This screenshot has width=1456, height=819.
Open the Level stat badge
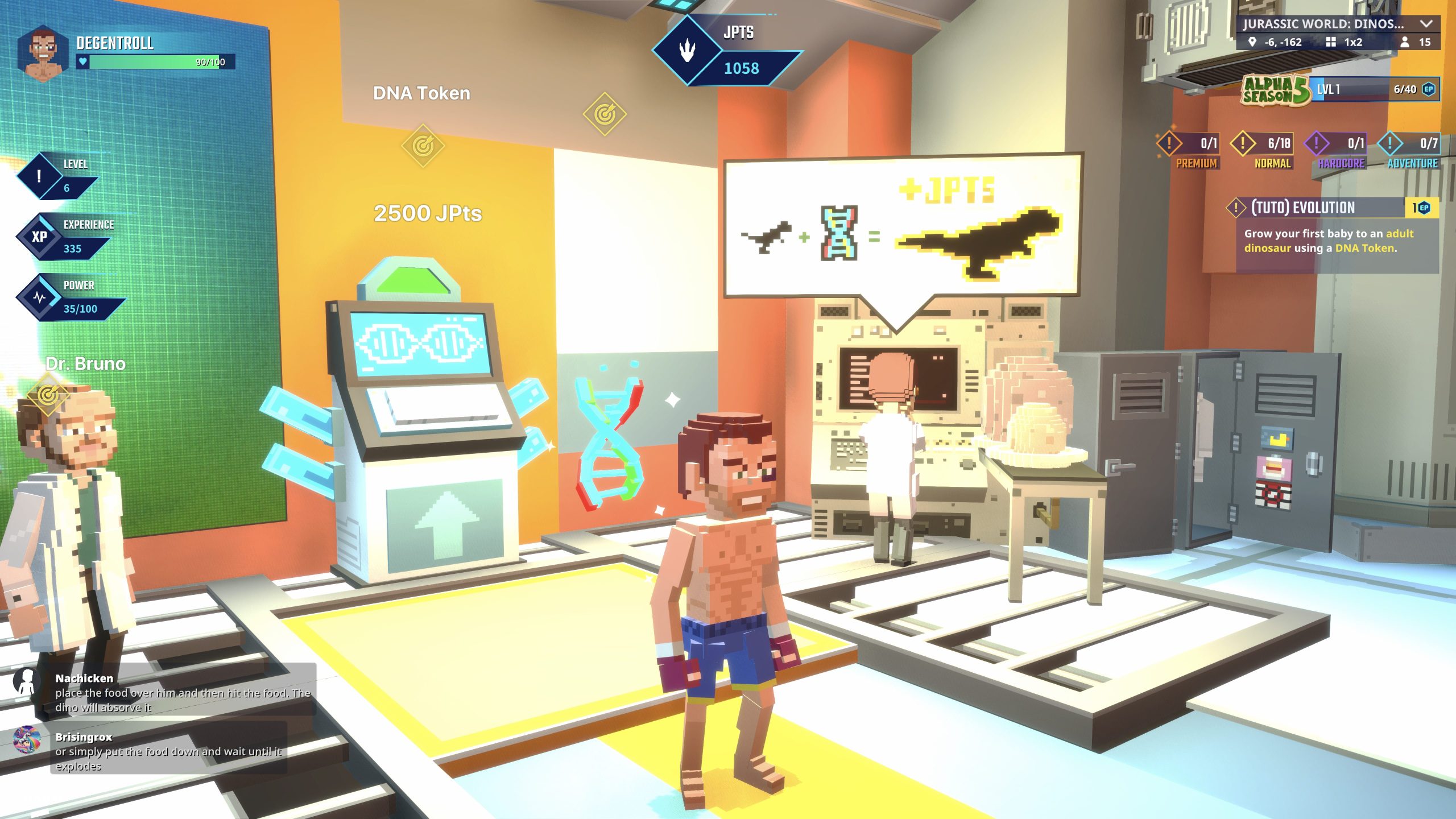57,176
